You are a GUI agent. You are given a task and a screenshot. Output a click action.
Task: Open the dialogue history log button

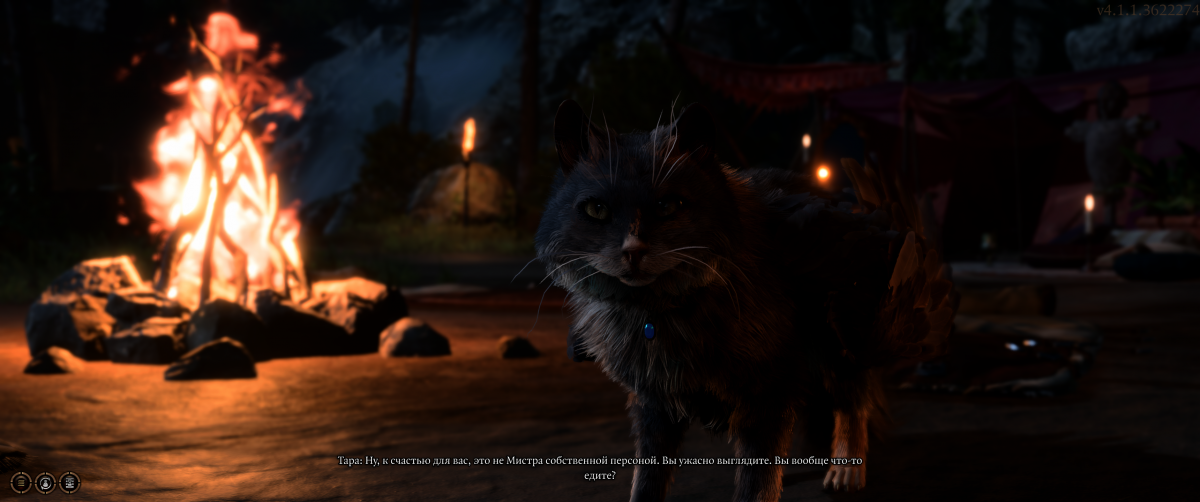click(20, 482)
